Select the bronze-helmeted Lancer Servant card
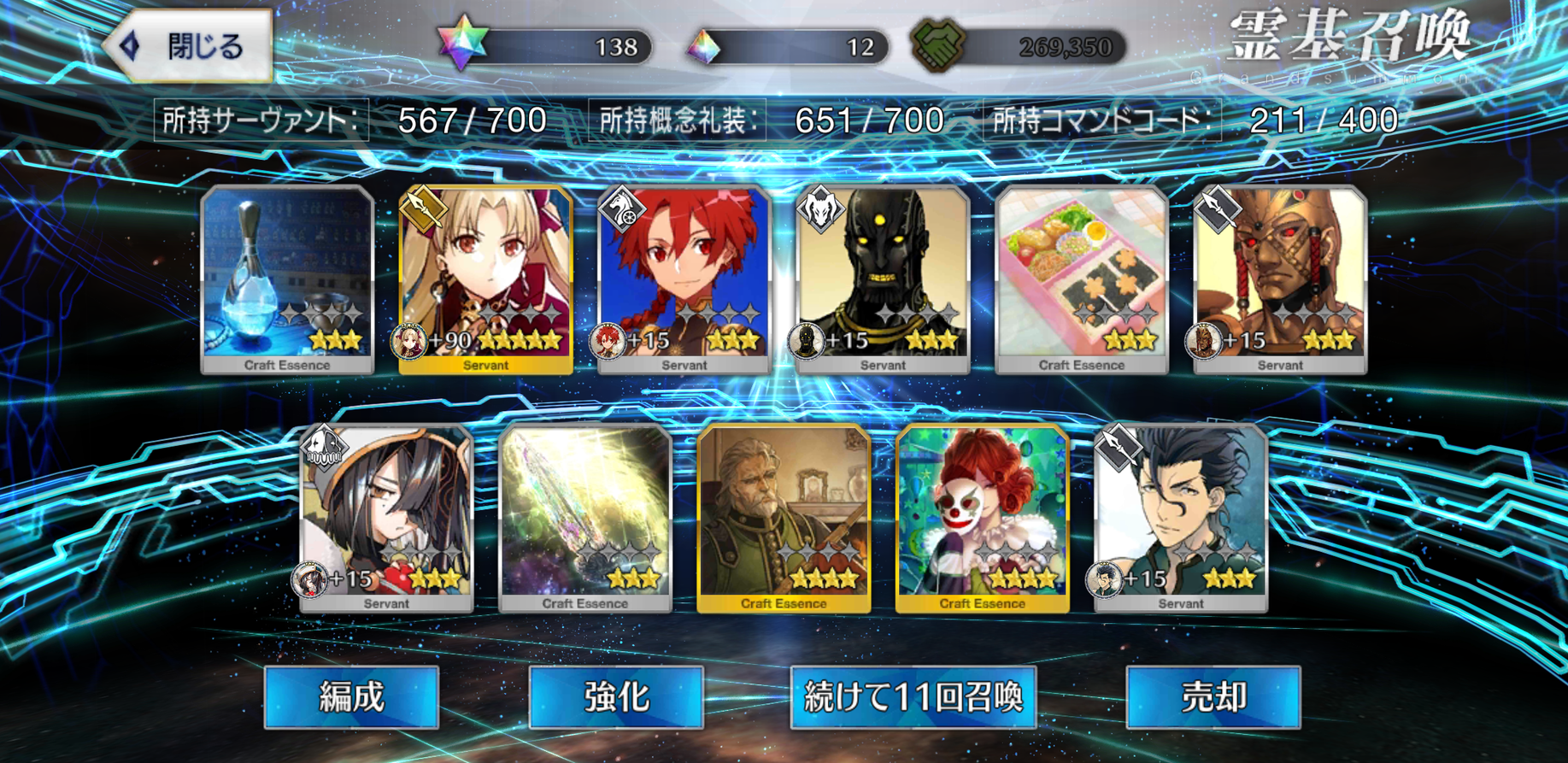The width and height of the screenshot is (1568, 763). point(1279,279)
